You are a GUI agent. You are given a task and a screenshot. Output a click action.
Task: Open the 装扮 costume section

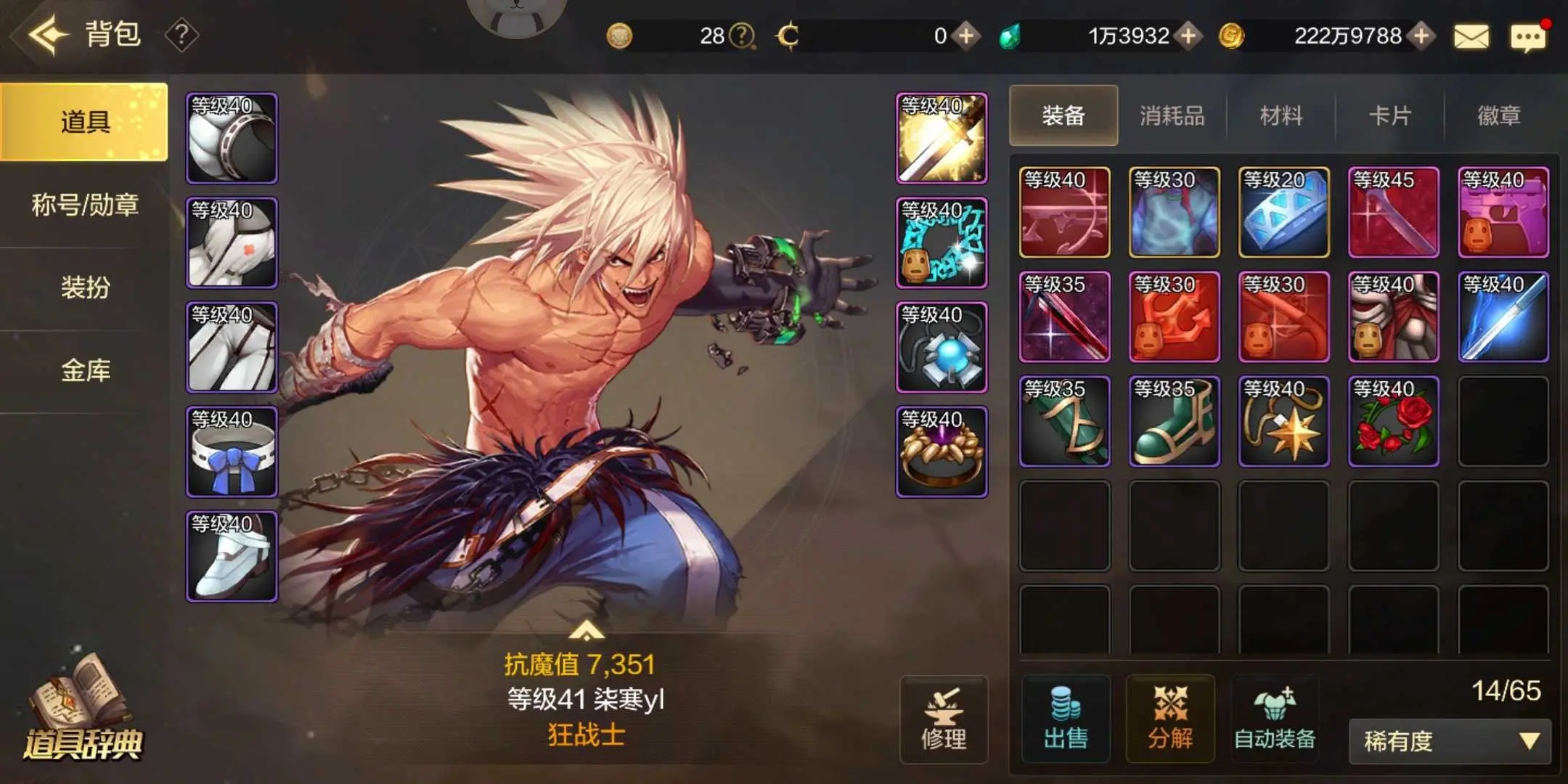(85, 288)
